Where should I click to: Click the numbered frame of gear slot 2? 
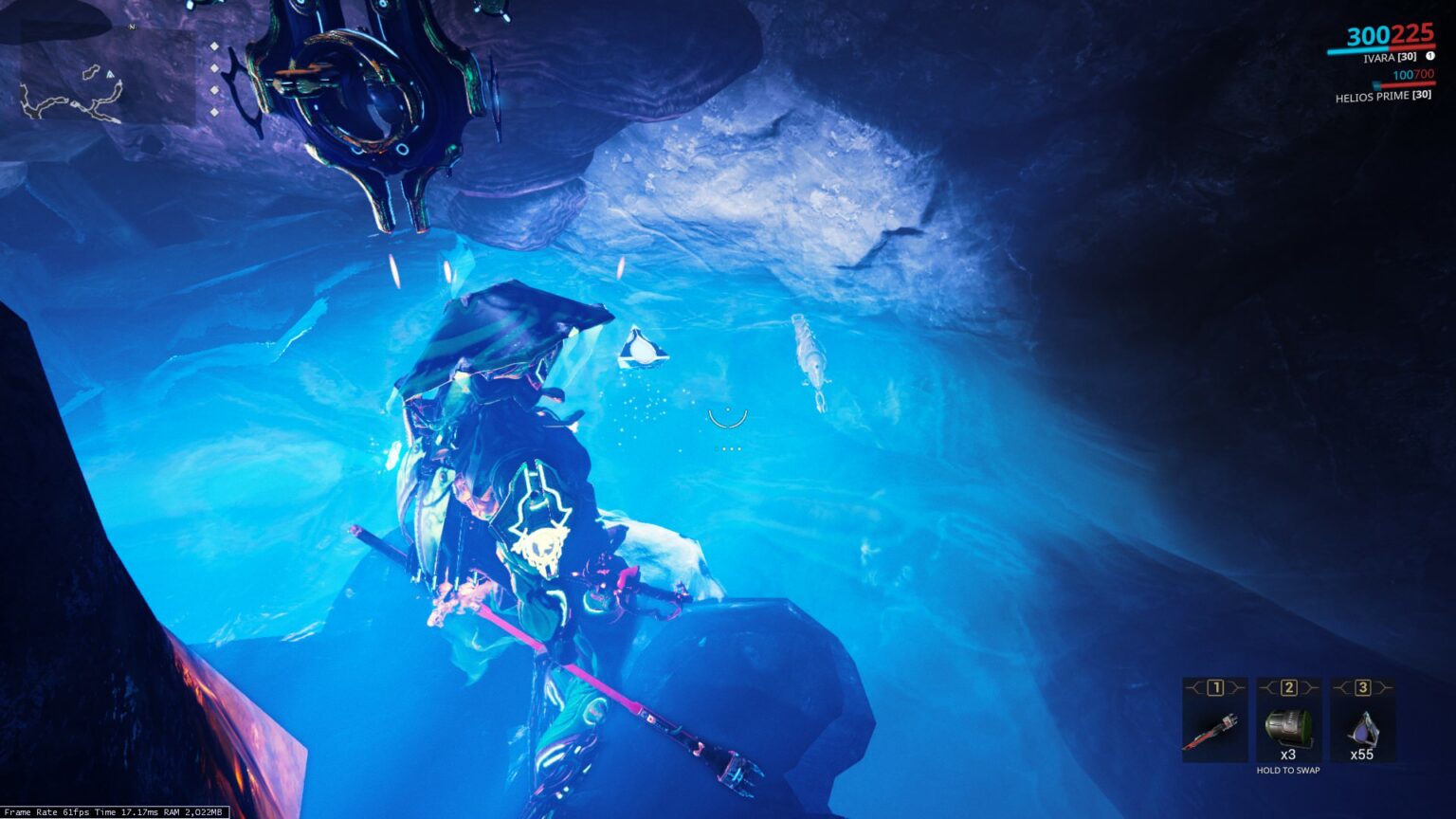point(1290,687)
